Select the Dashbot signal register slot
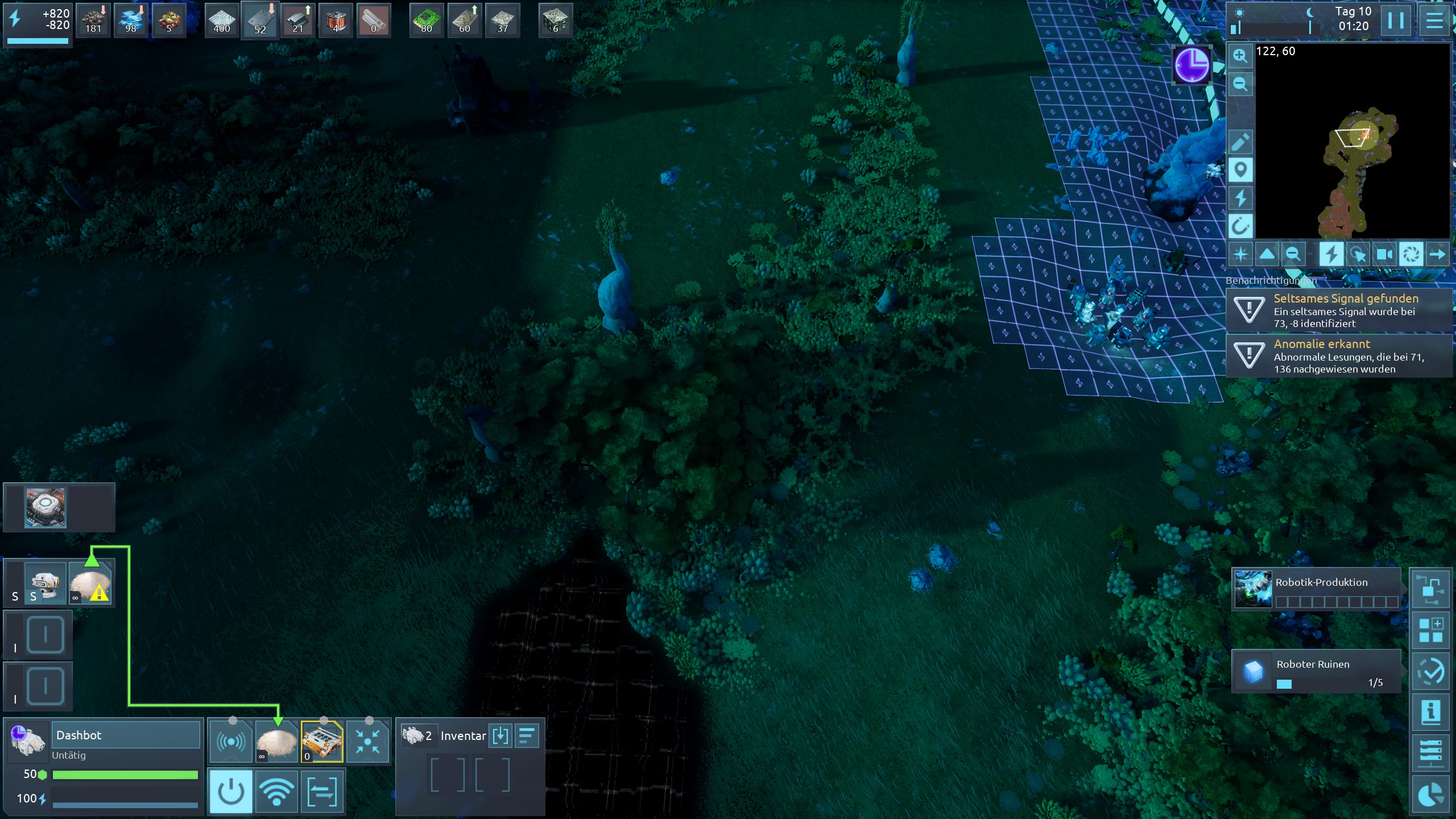Viewport: 1456px width, 819px height. (230, 742)
